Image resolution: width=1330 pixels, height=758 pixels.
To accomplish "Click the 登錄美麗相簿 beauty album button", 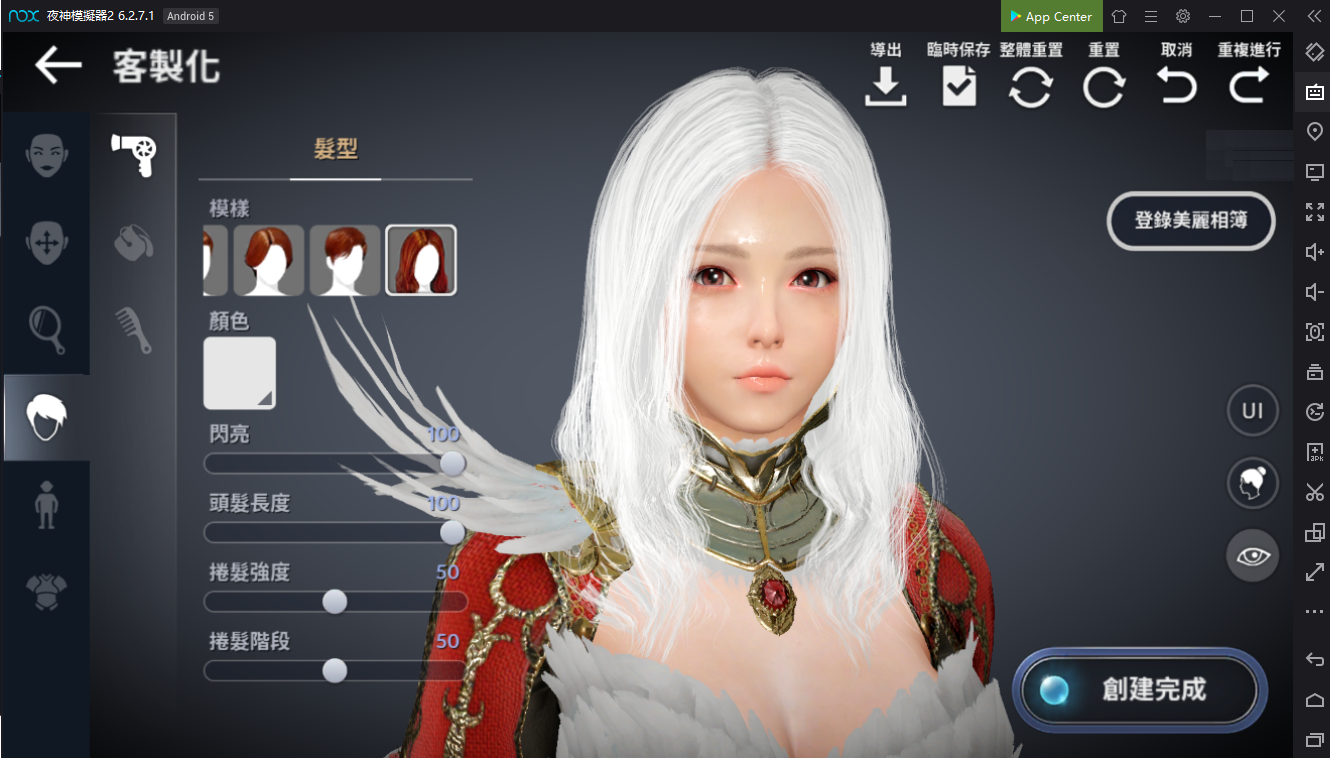I will 1190,222.
